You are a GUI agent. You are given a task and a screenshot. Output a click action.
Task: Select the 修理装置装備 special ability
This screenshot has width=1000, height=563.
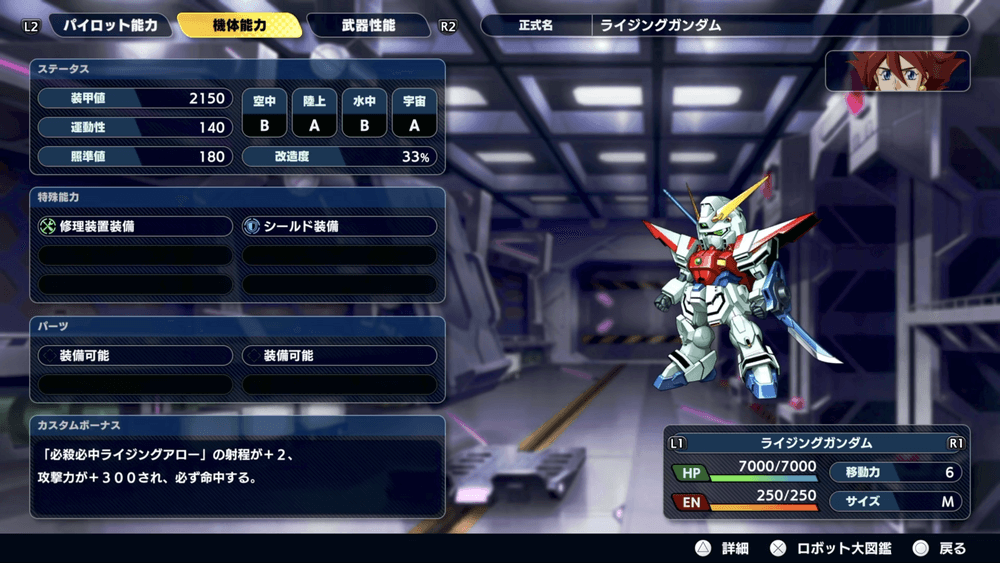[x=135, y=227]
